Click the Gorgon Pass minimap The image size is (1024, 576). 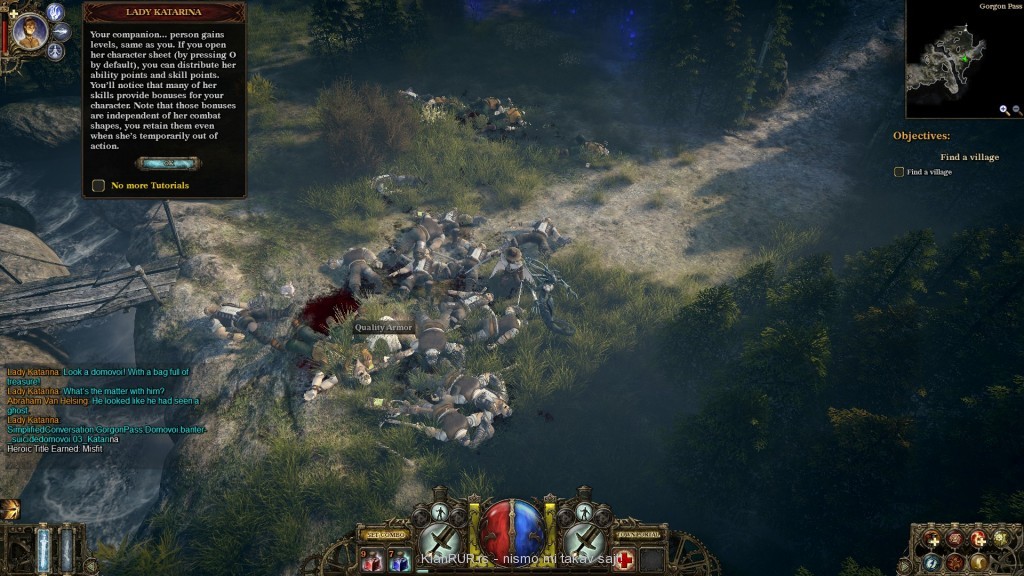960,63
